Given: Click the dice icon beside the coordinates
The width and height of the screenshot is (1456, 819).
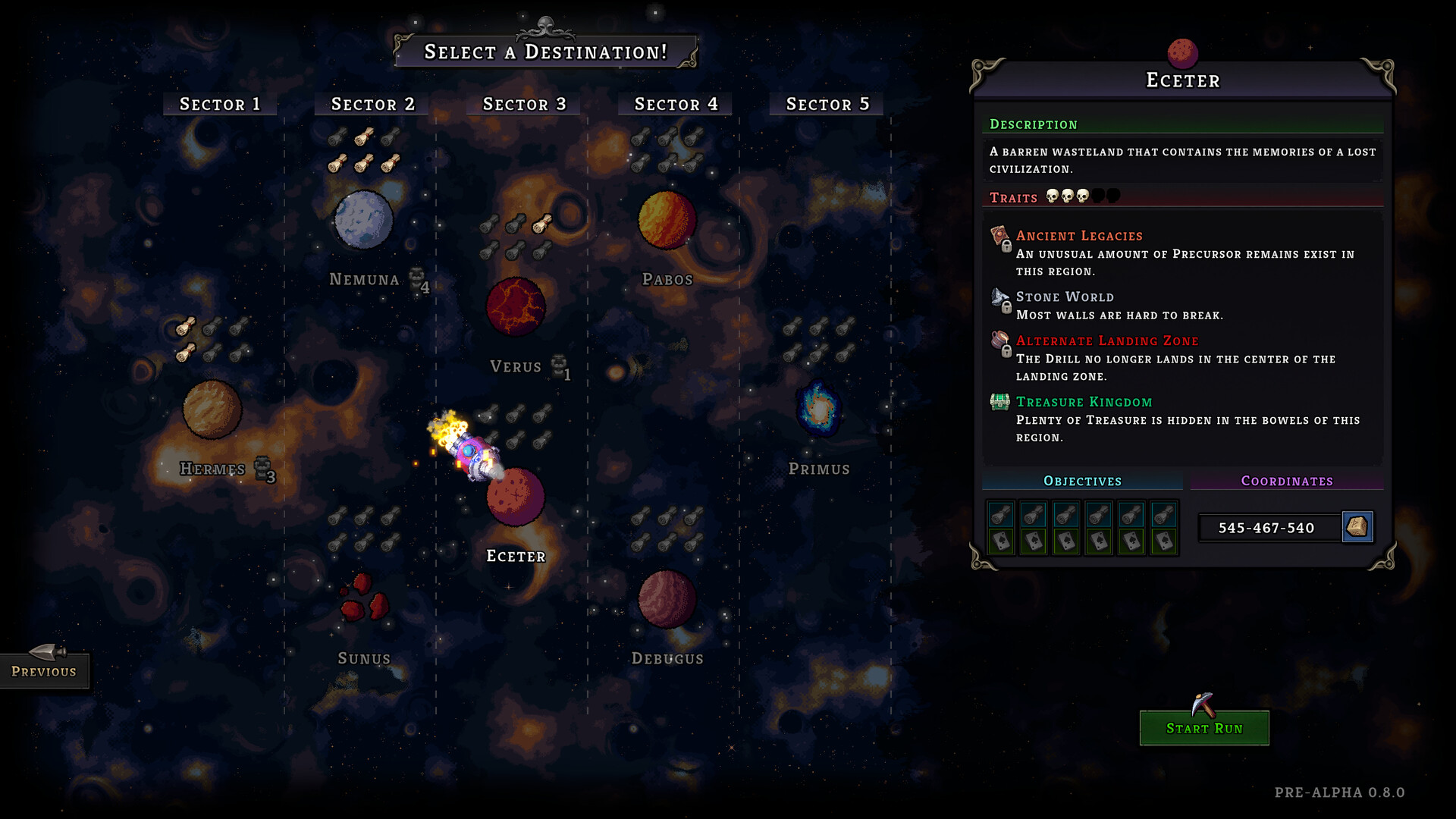Looking at the screenshot, I should pos(1358,527).
